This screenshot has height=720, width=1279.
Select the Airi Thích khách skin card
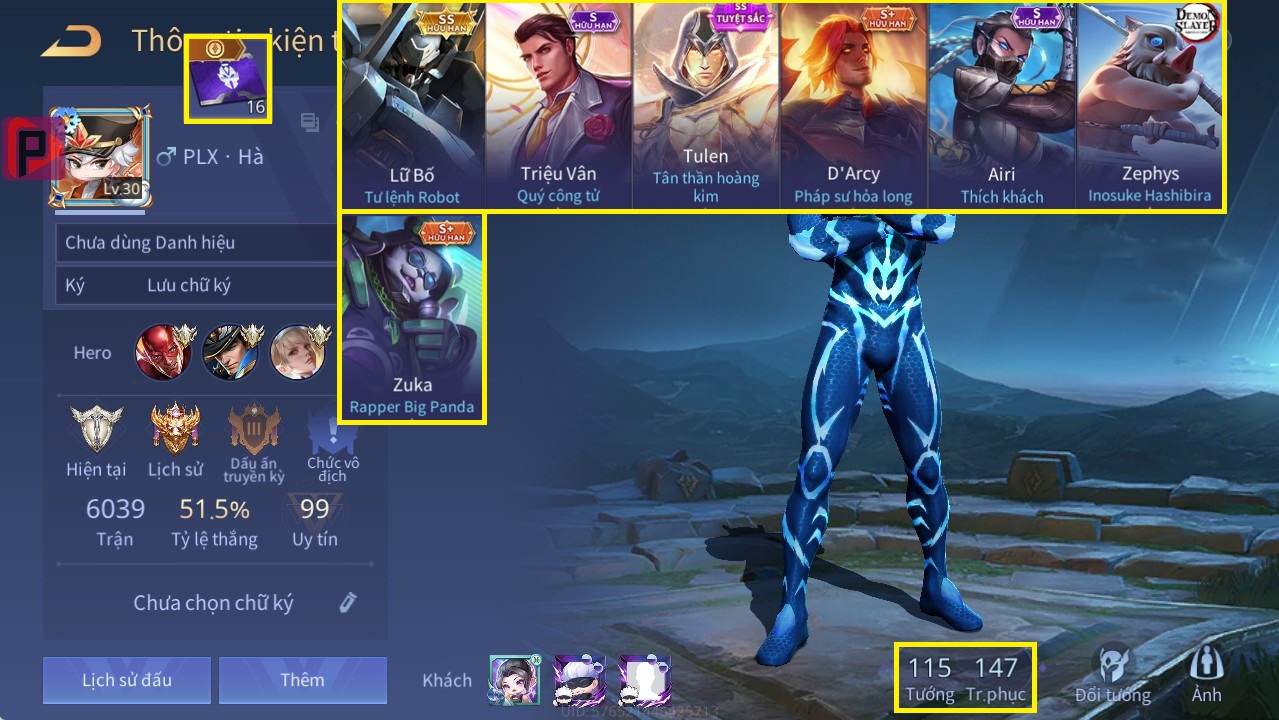(1001, 106)
